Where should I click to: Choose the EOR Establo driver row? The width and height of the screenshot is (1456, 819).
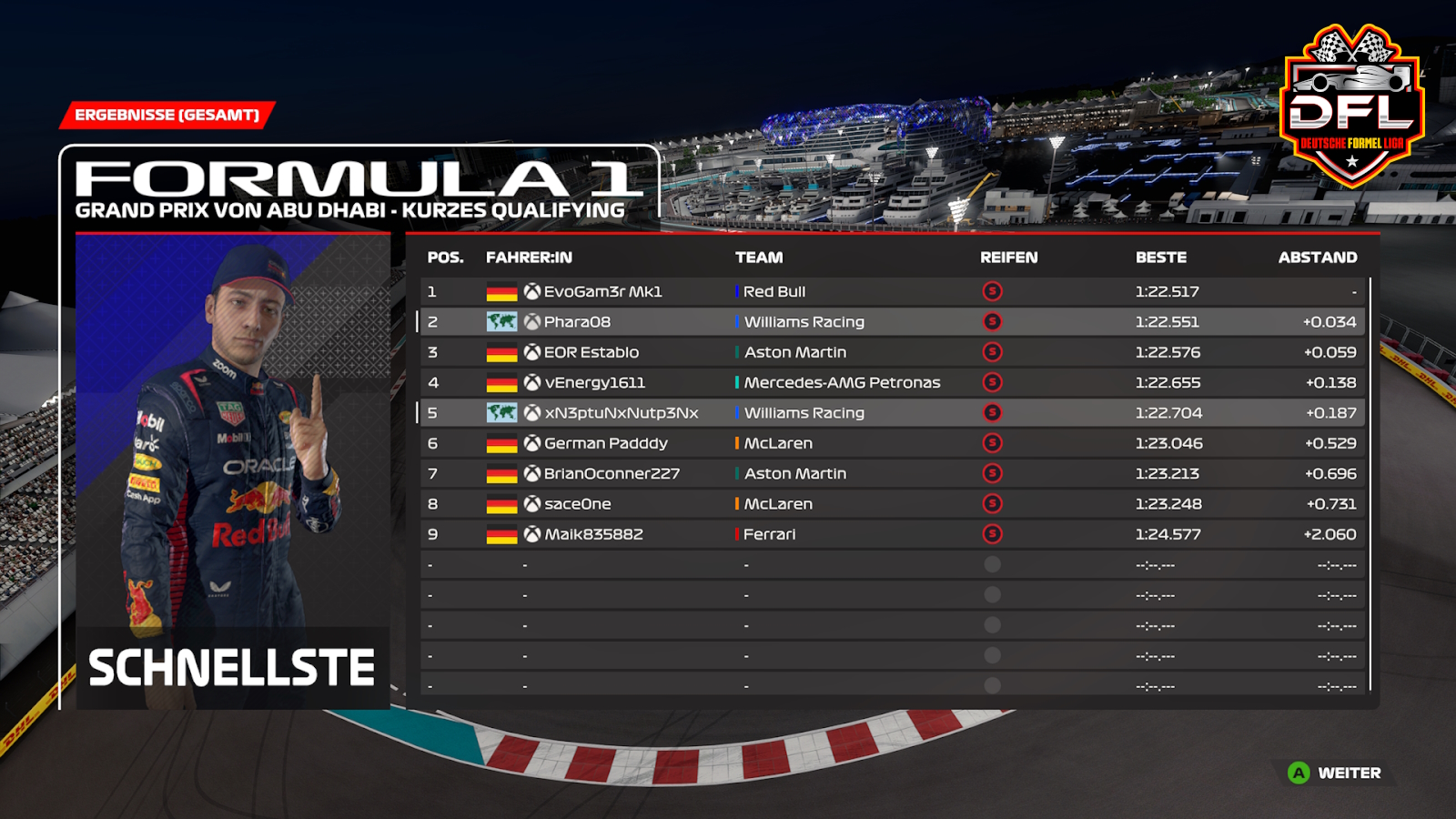click(591, 352)
